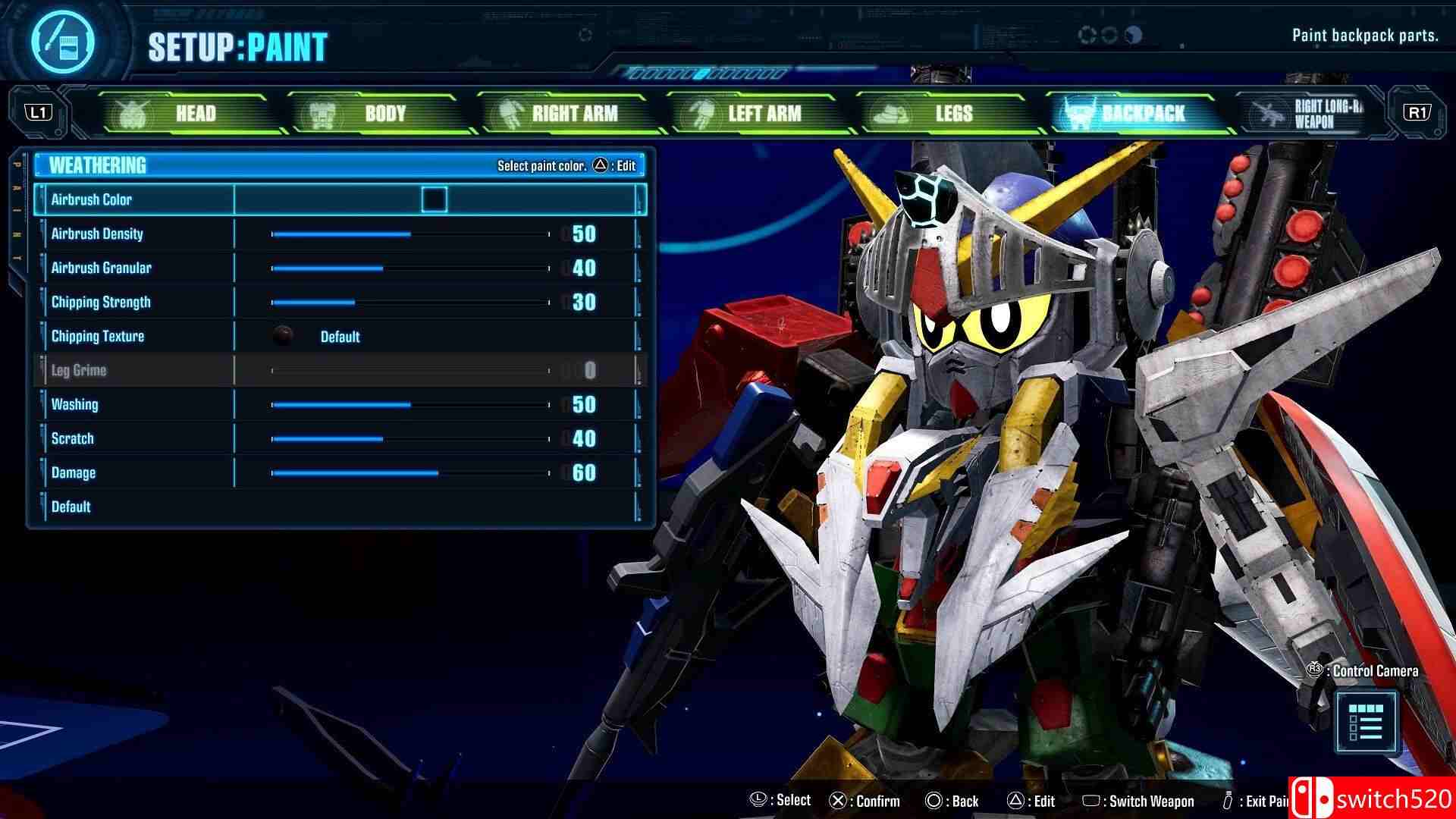This screenshot has width=1456, height=819.
Task: Adjust the Washing slider
Action: pyautogui.click(x=410, y=405)
